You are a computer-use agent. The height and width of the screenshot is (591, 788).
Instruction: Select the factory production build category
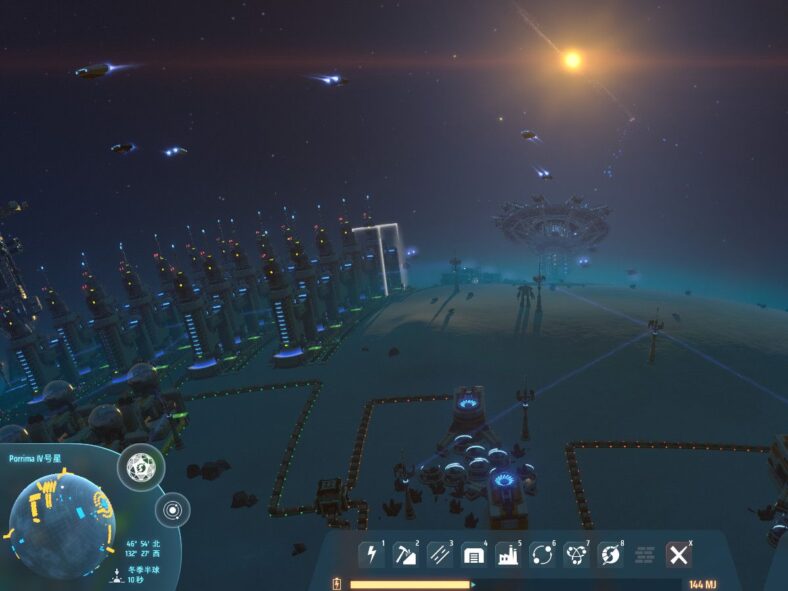pos(507,554)
